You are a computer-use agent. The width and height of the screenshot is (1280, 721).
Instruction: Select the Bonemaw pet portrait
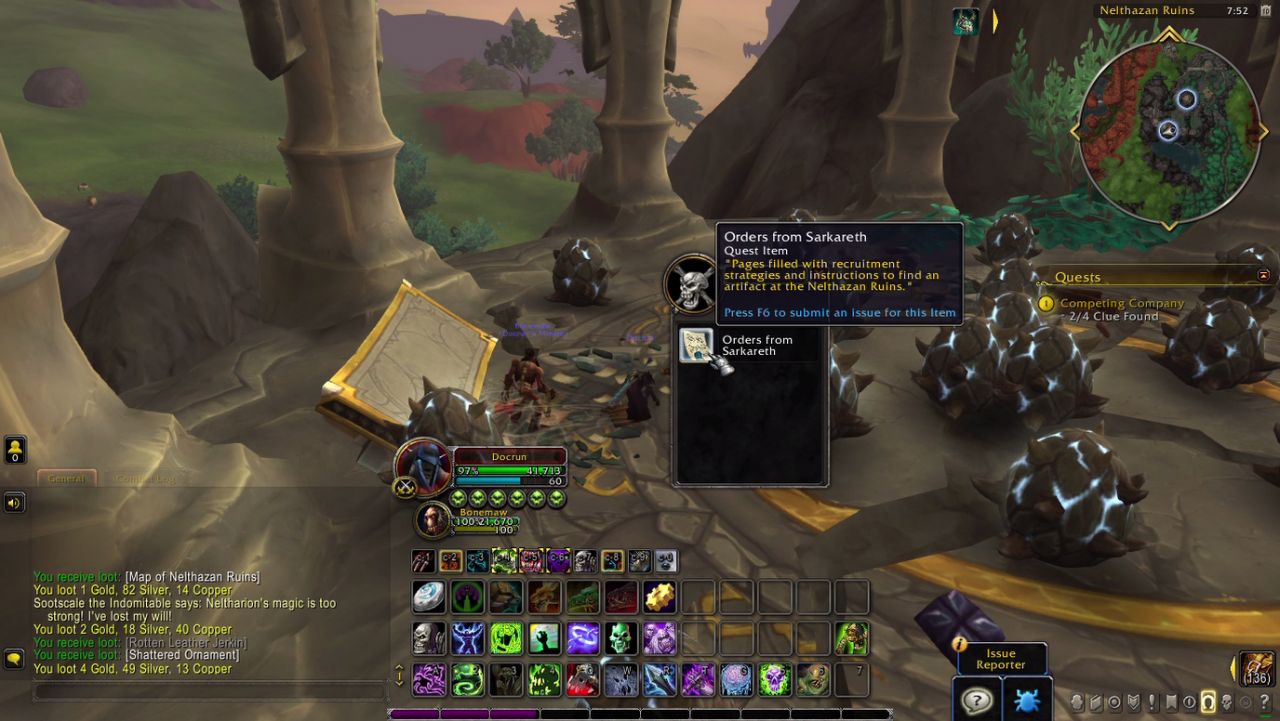pyautogui.click(x=434, y=518)
